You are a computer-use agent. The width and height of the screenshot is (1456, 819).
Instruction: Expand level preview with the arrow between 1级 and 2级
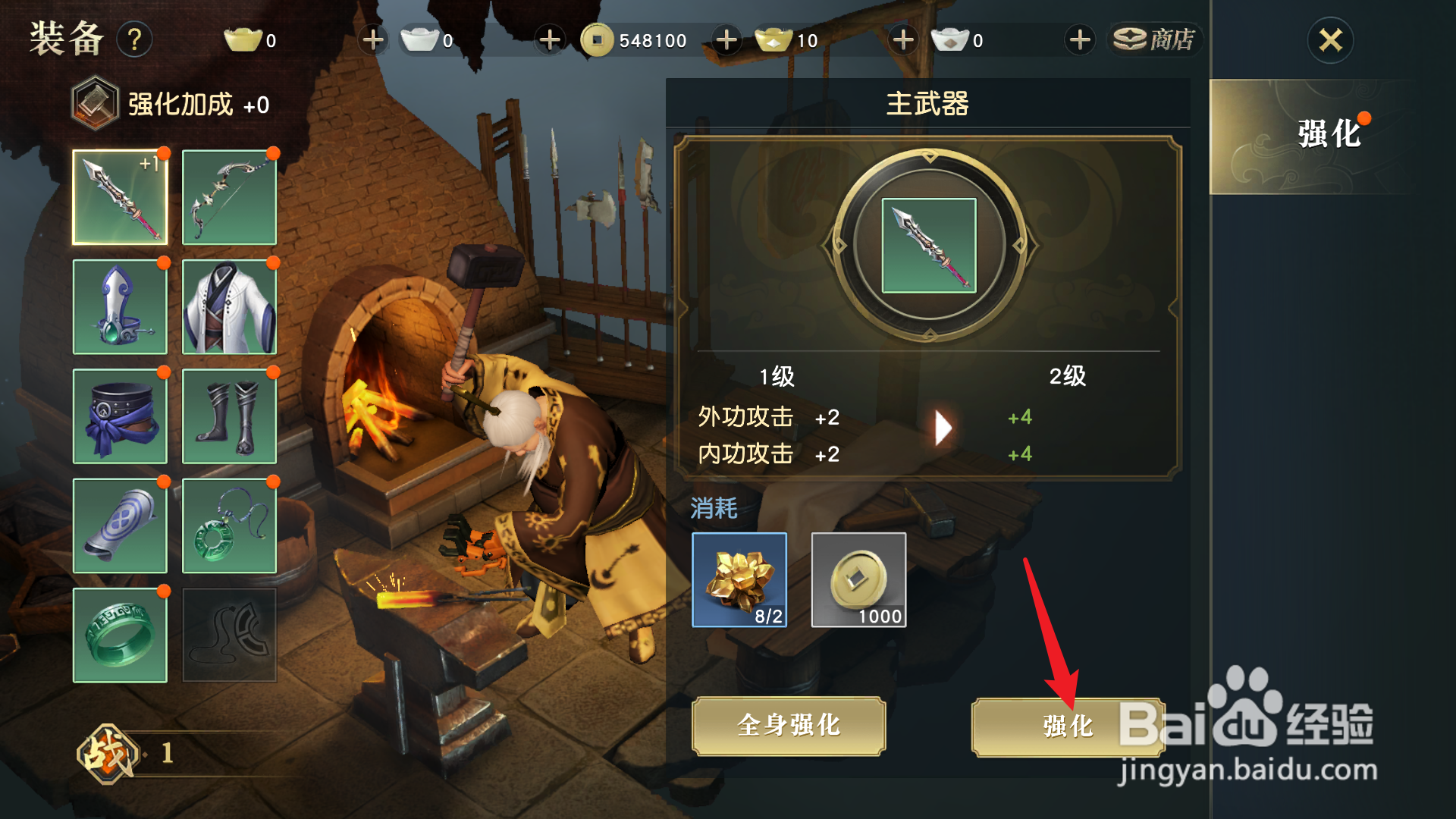tap(943, 428)
